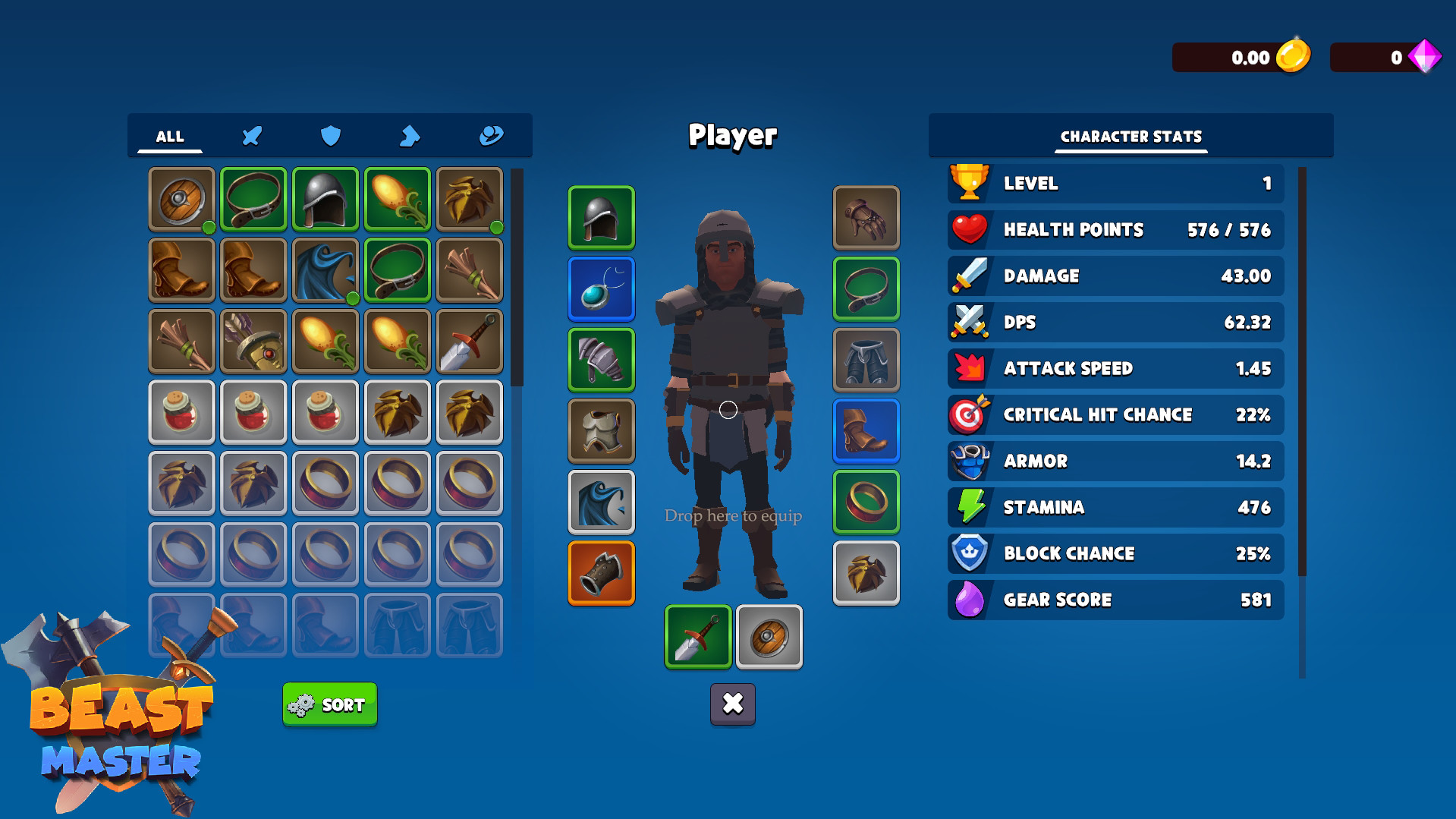Image resolution: width=1456 pixels, height=819 pixels.
Task: Click the gloves equipment slot
Action: coord(865,219)
